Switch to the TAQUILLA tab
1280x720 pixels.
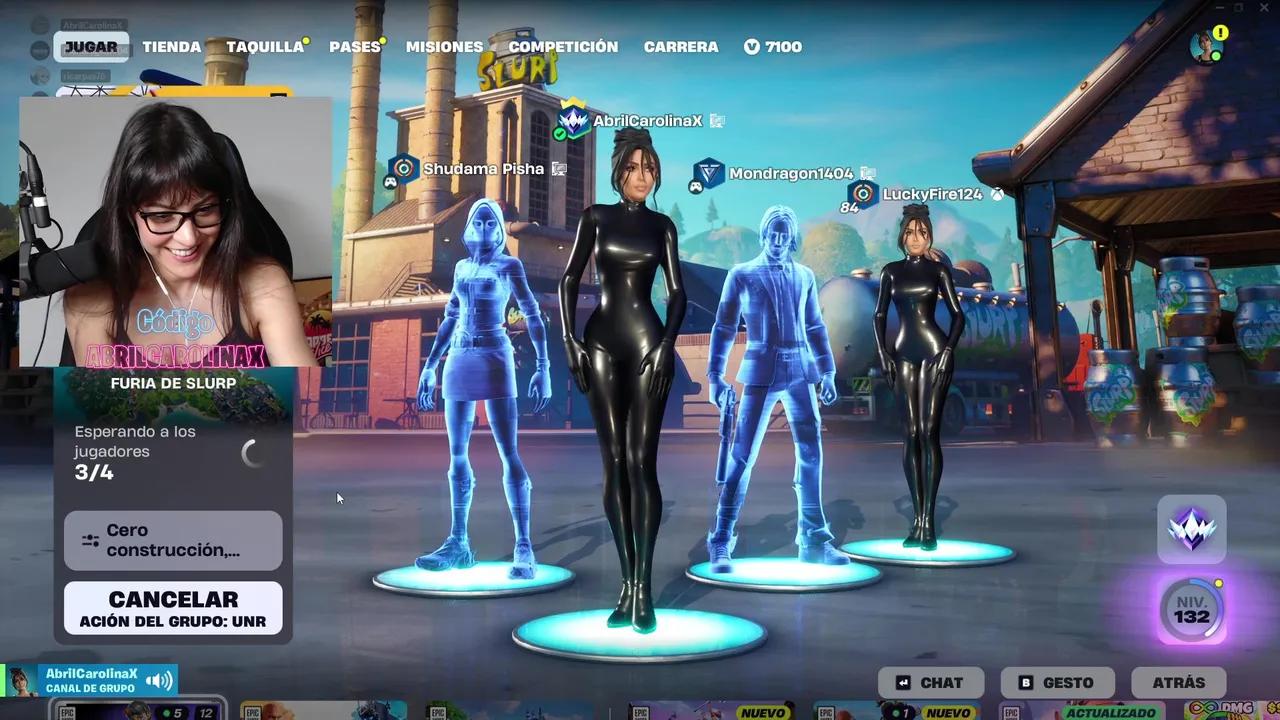263,46
